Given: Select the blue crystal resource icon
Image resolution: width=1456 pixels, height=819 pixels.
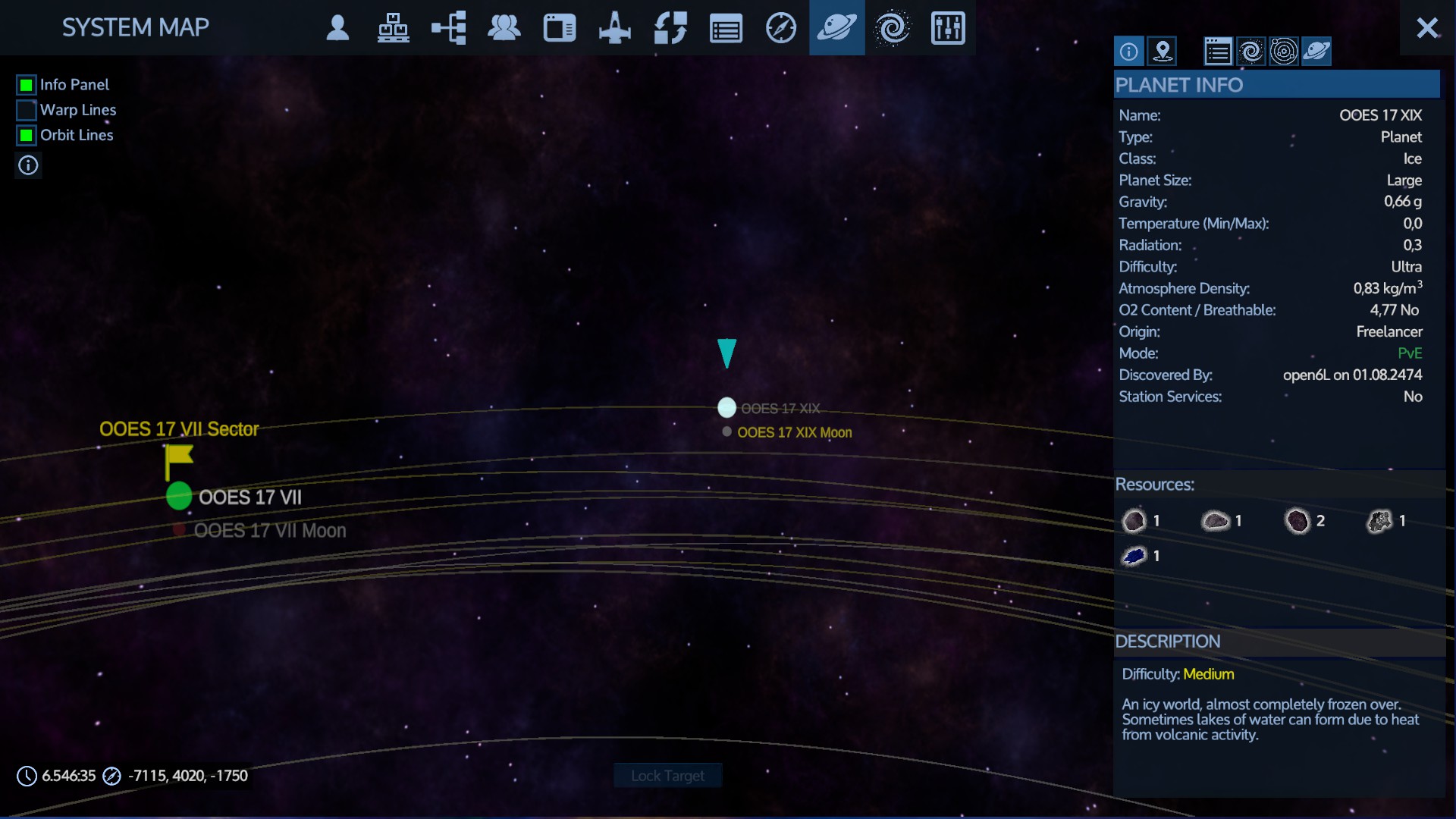Looking at the screenshot, I should pos(1134,556).
